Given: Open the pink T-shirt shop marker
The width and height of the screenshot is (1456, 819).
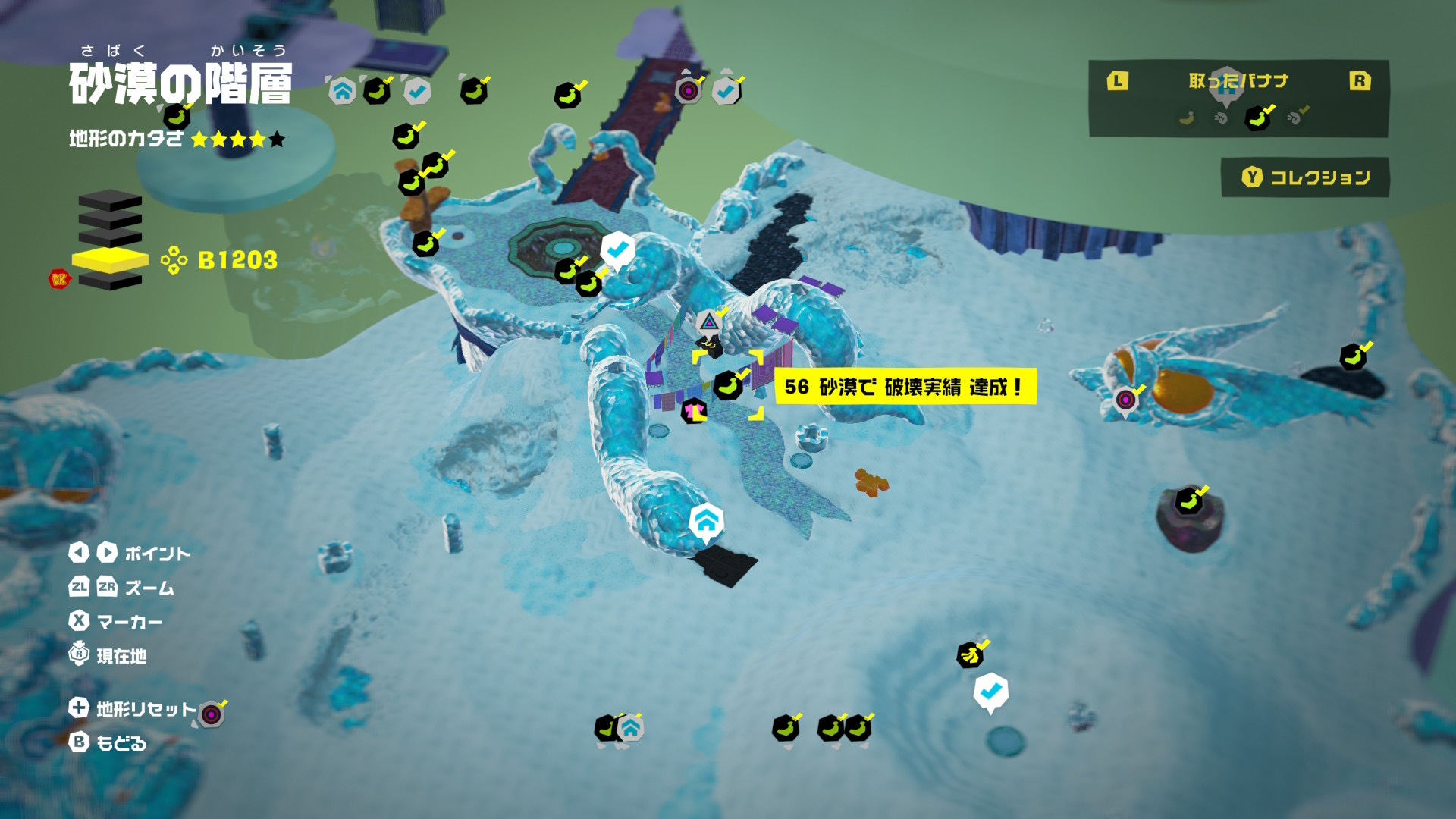Looking at the screenshot, I should pyautogui.click(x=693, y=411).
